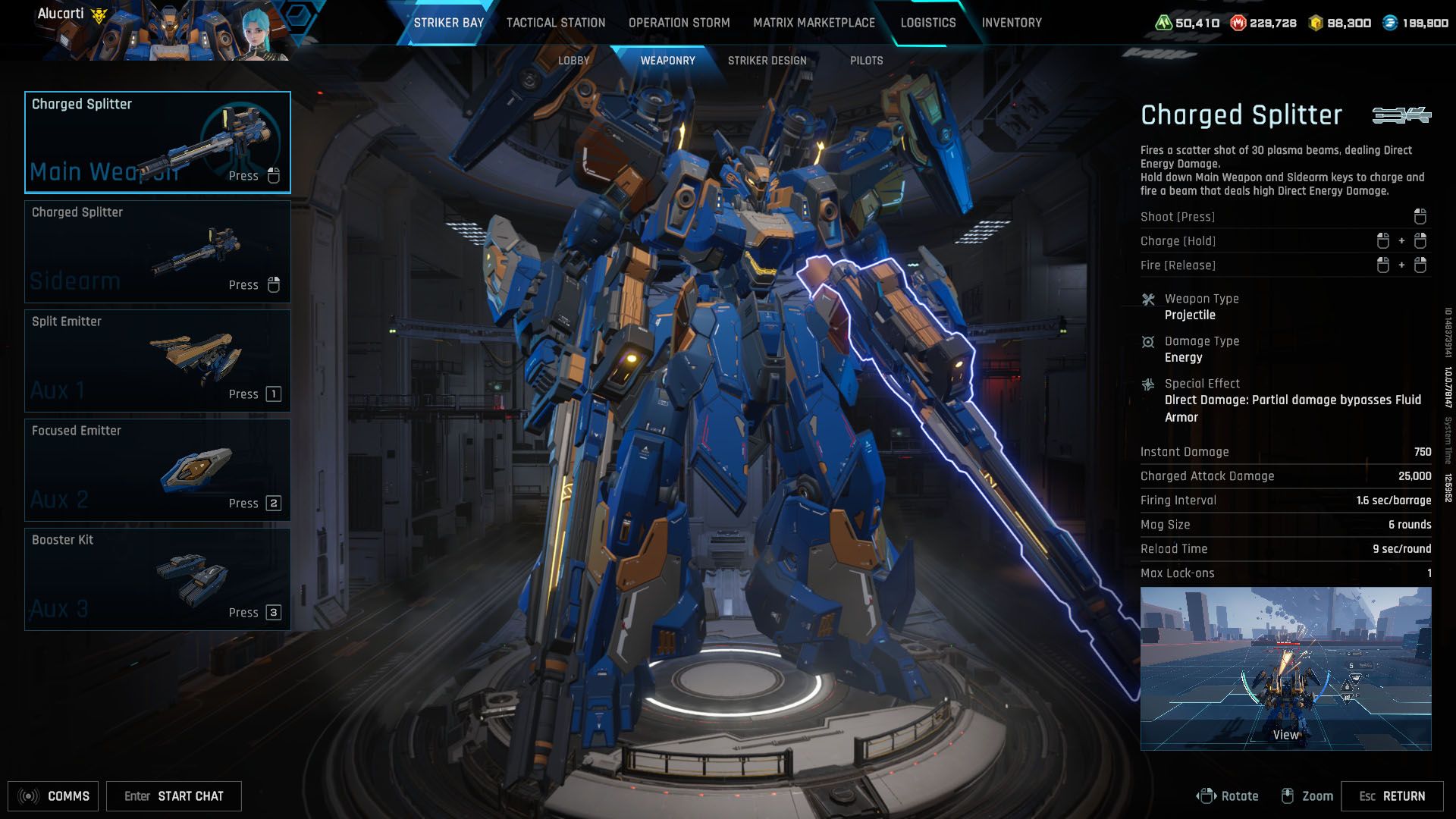Select the Weapon Type wrench icon

point(1148,298)
